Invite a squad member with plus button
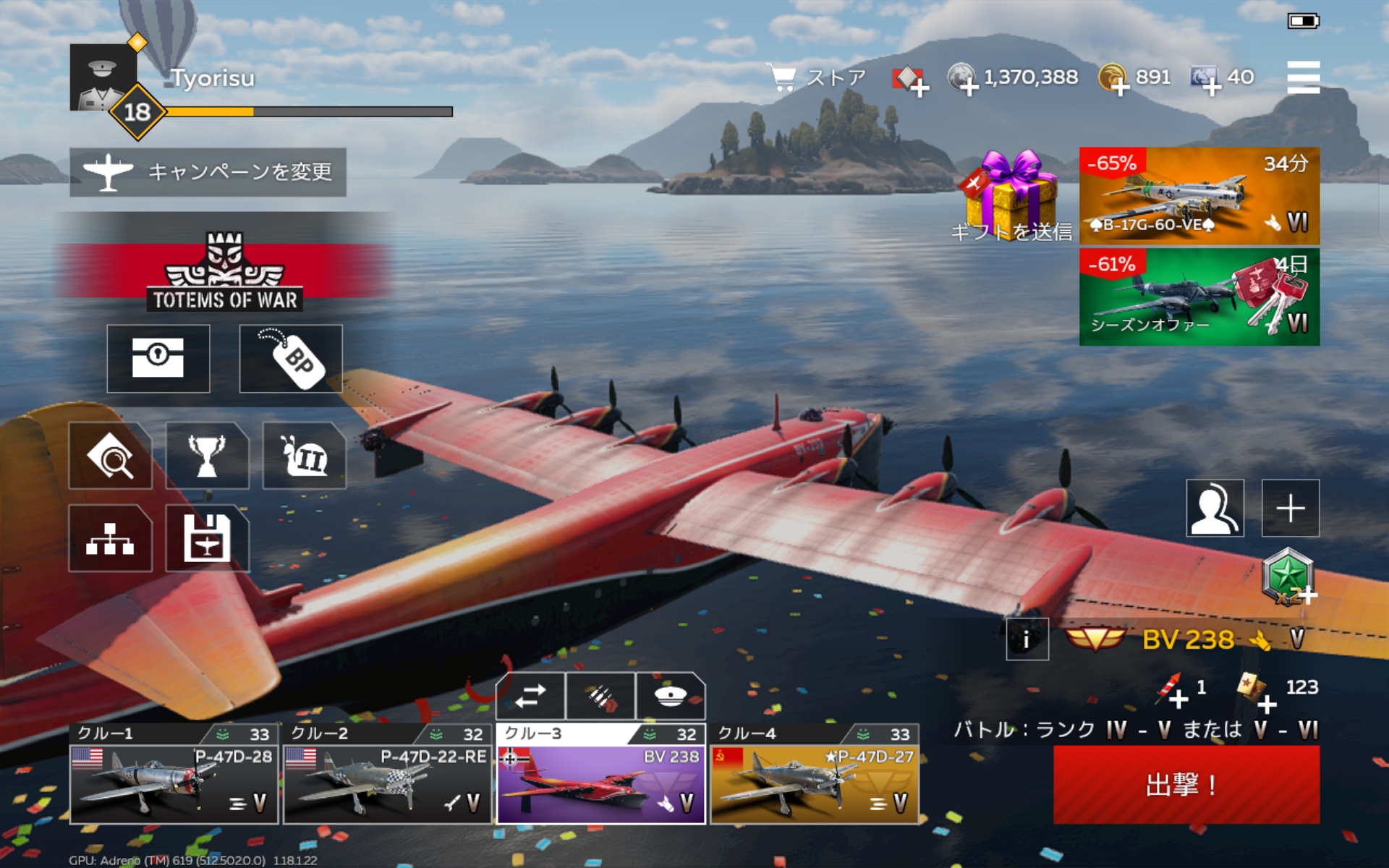The height and width of the screenshot is (868, 1389). click(1290, 508)
